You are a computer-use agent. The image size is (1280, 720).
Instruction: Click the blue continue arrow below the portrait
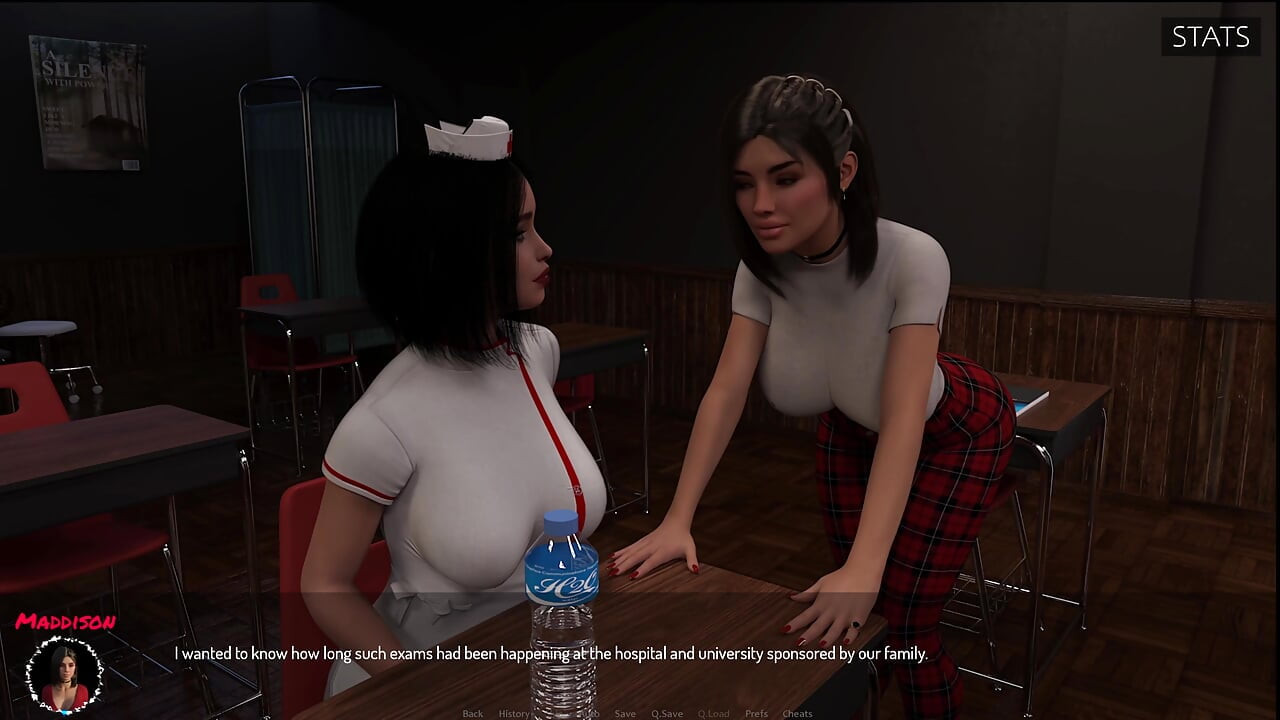[x=64, y=712]
